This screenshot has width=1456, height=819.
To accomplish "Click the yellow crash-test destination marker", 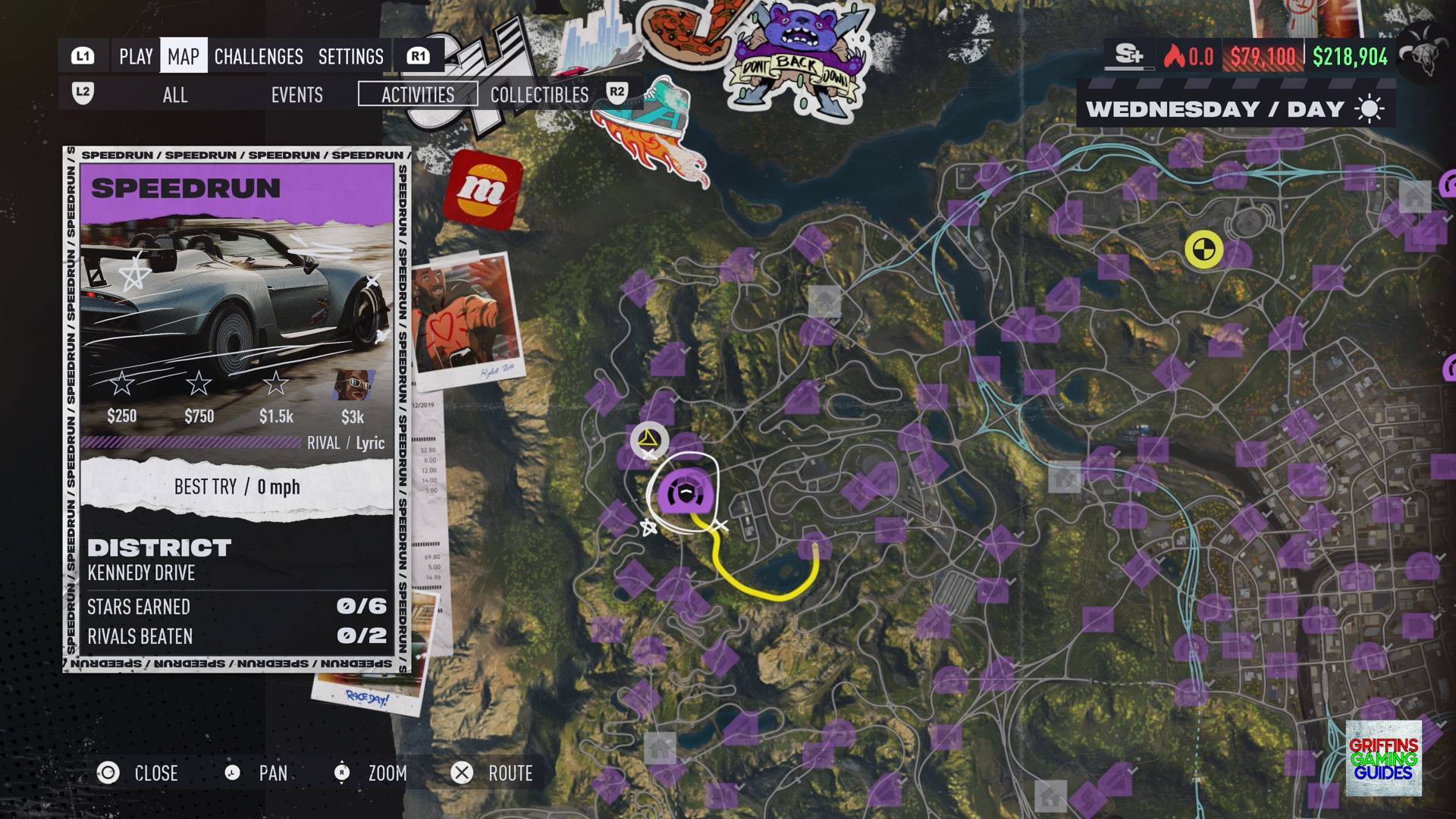I will 1203,249.
